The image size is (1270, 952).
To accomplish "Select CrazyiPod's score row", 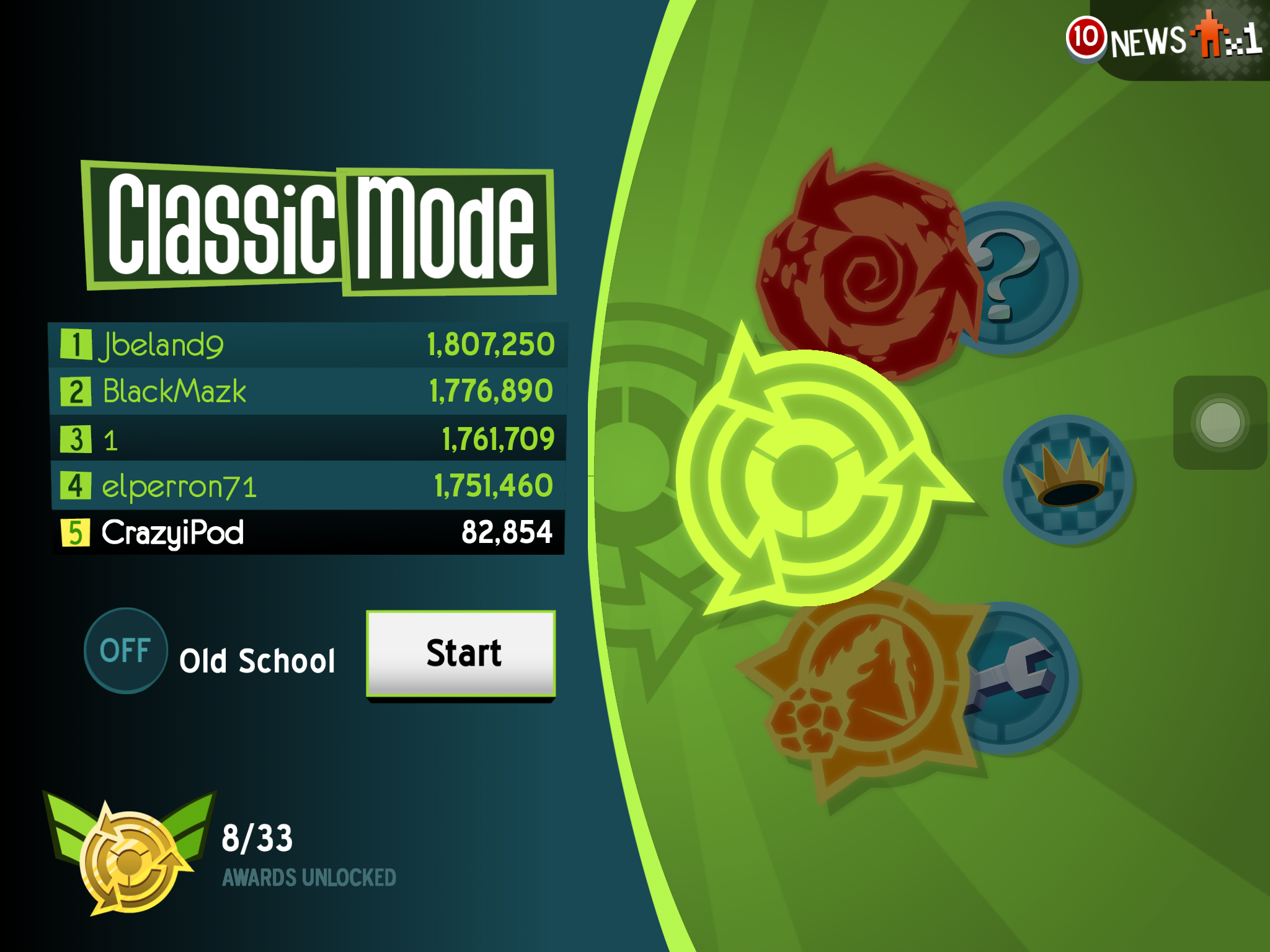I will click(308, 533).
